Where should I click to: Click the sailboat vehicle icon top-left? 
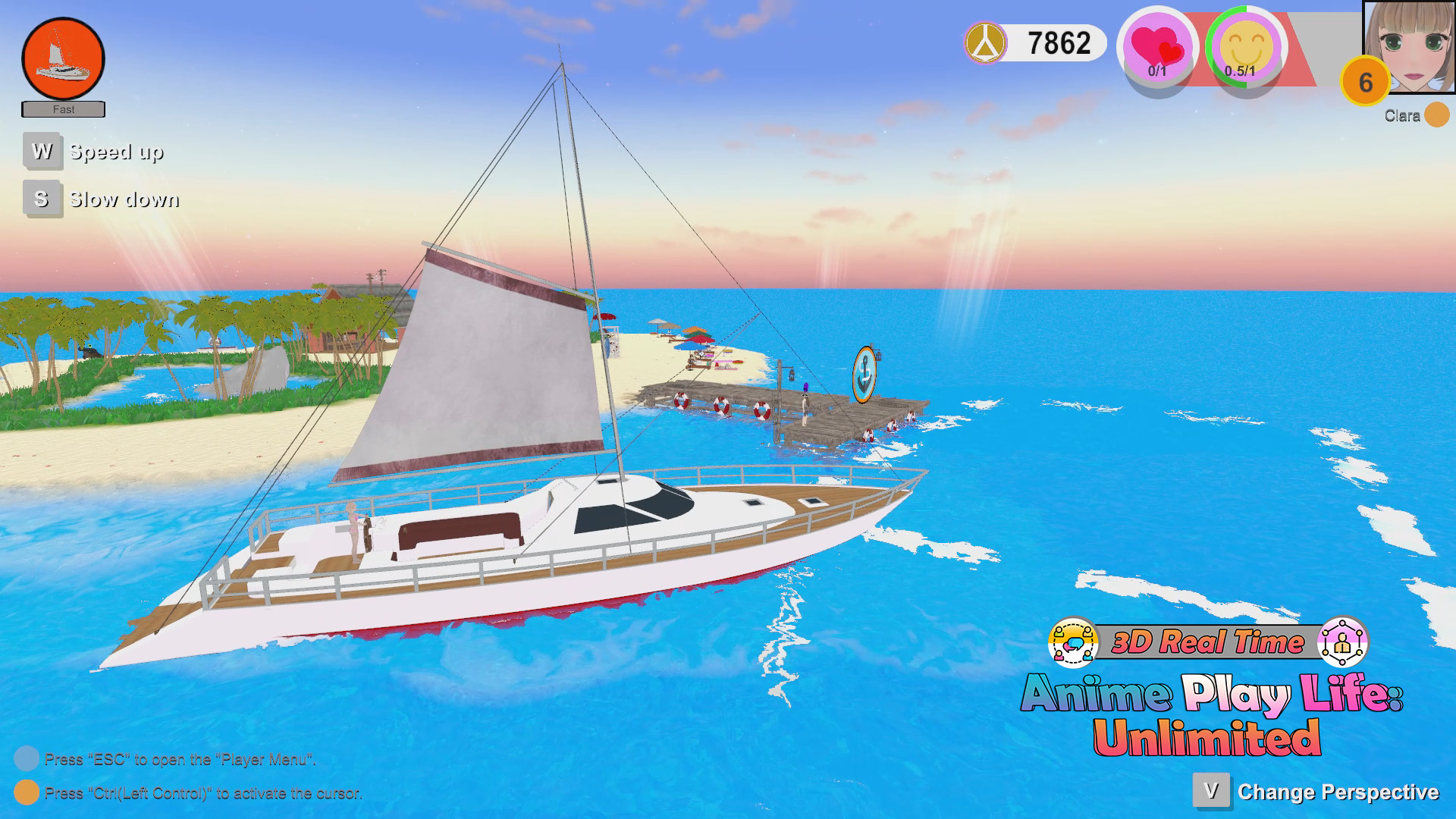[64, 56]
